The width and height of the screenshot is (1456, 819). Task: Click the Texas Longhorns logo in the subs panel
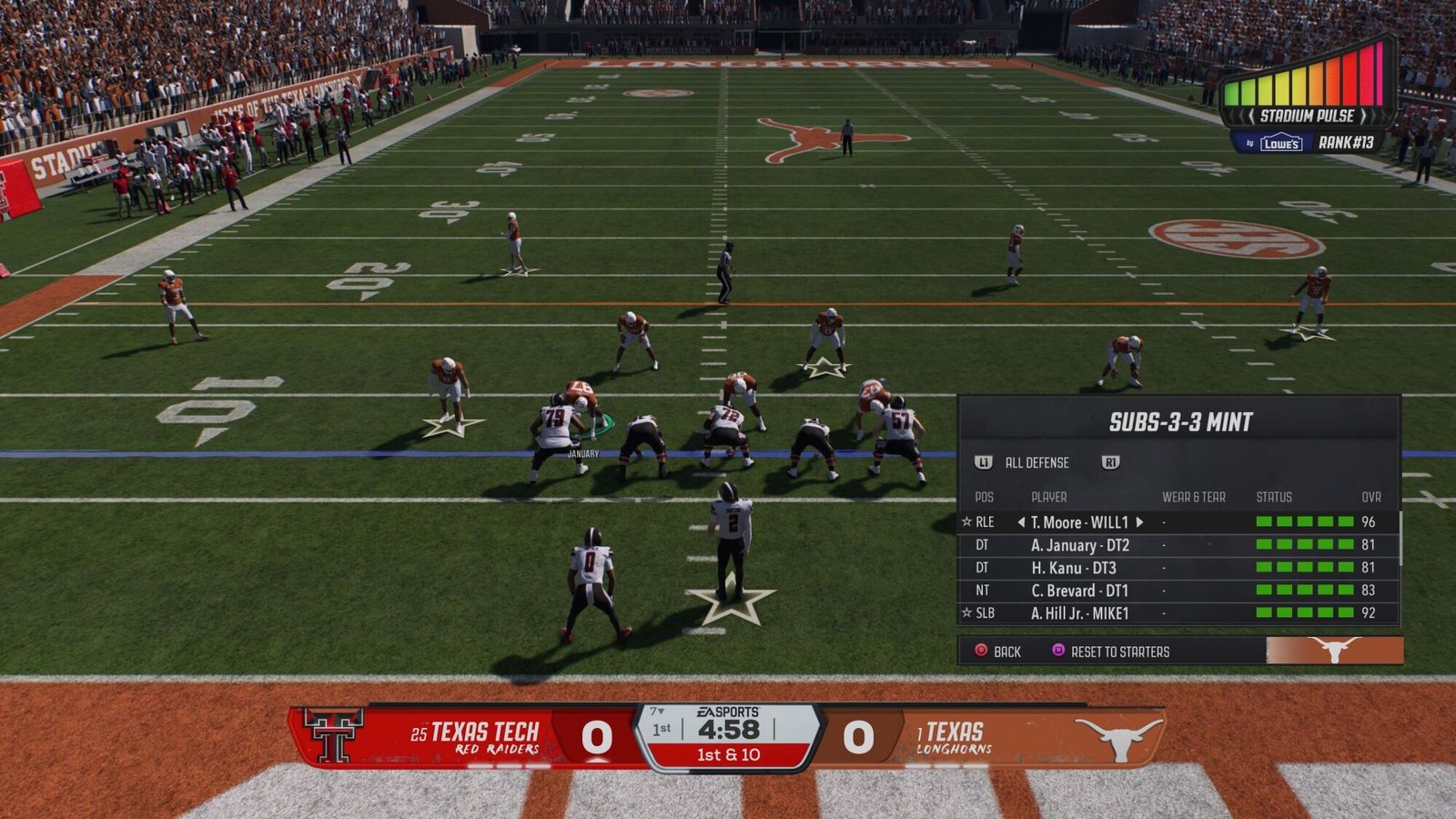1334,649
